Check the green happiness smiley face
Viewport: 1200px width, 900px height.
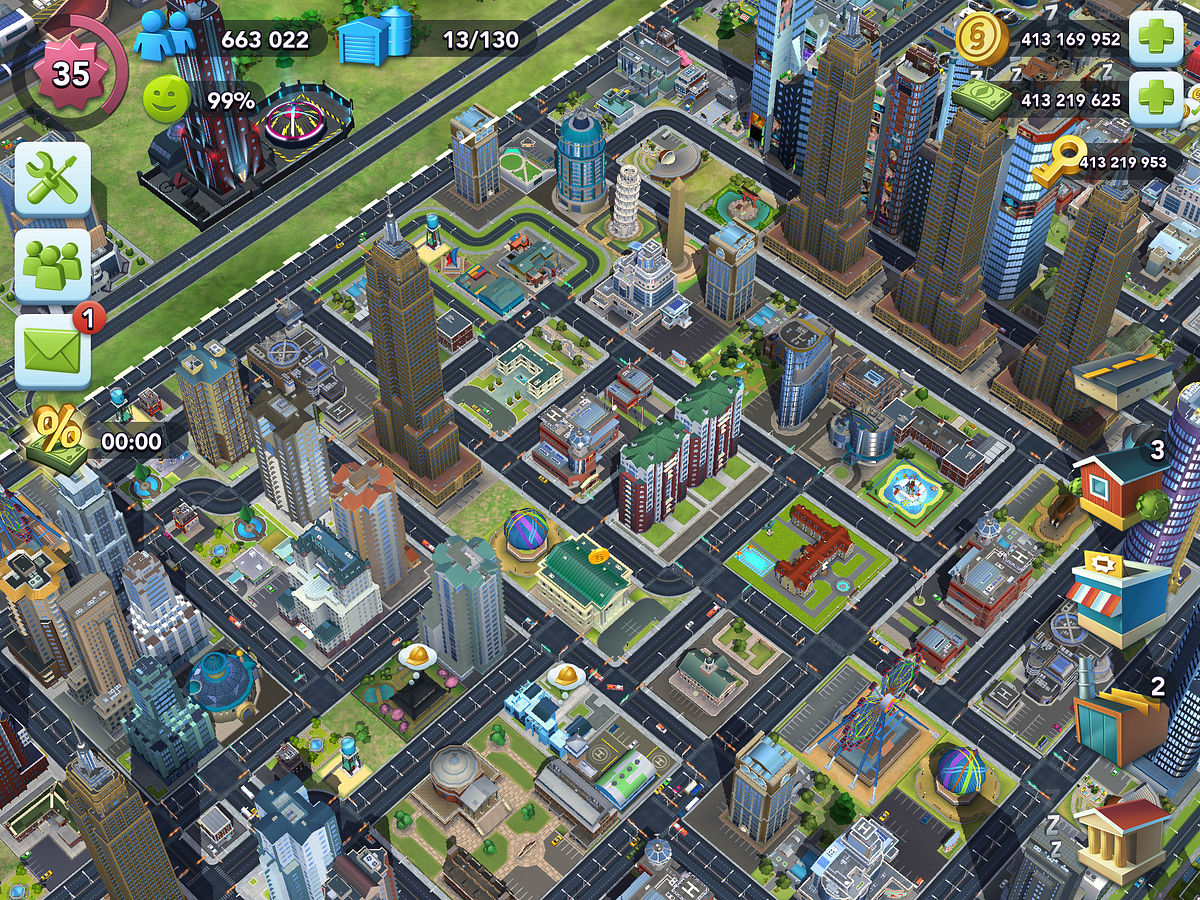pyautogui.click(x=165, y=100)
